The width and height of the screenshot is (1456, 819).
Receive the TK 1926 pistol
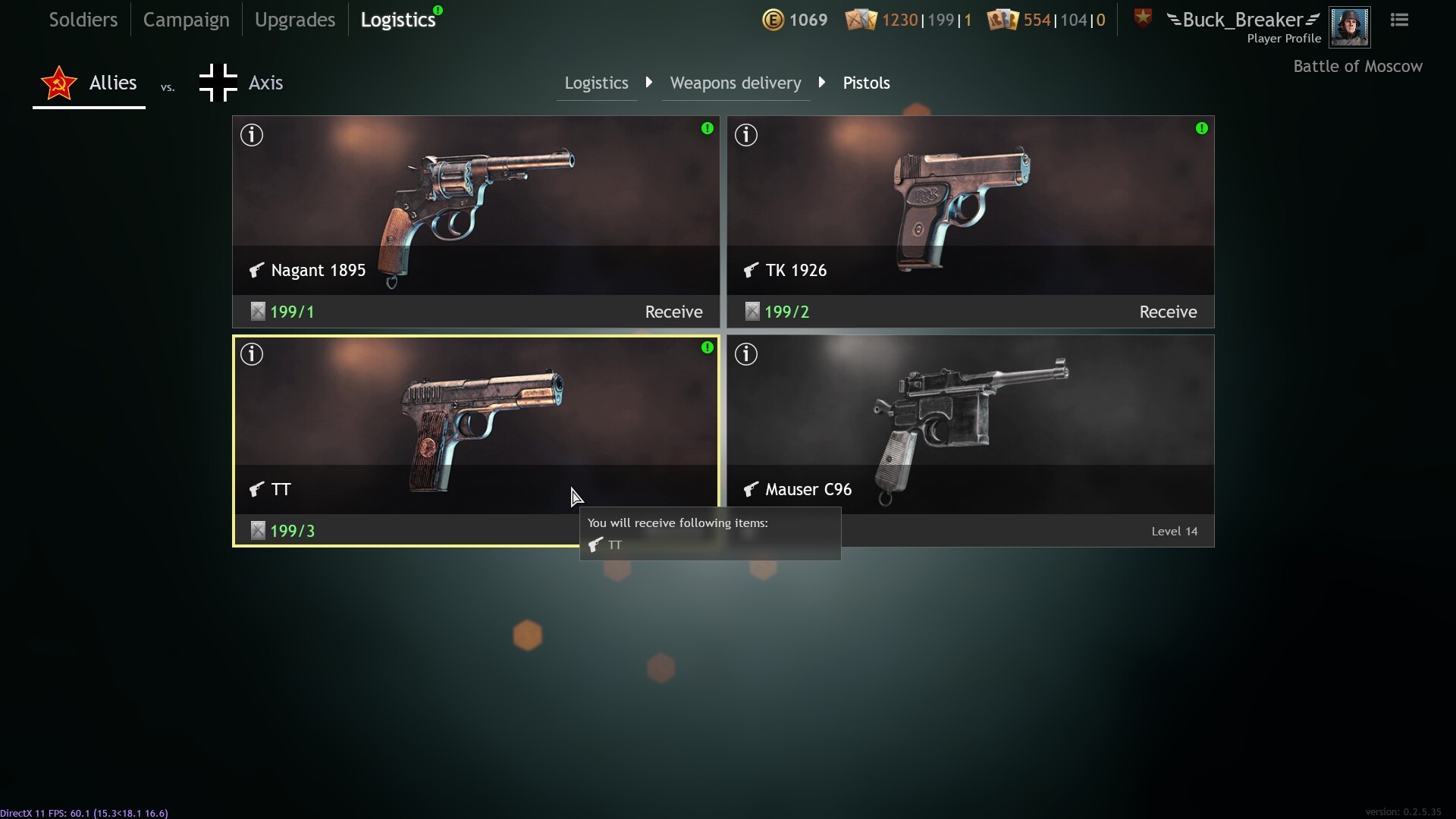tap(1168, 312)
